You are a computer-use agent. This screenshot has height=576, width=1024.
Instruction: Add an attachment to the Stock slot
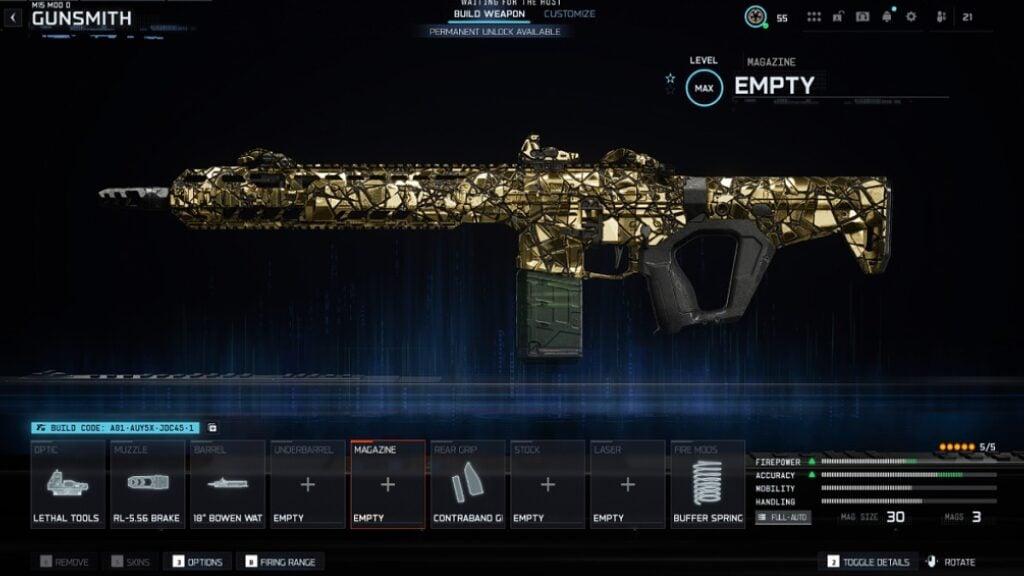(x=547, y=484)
